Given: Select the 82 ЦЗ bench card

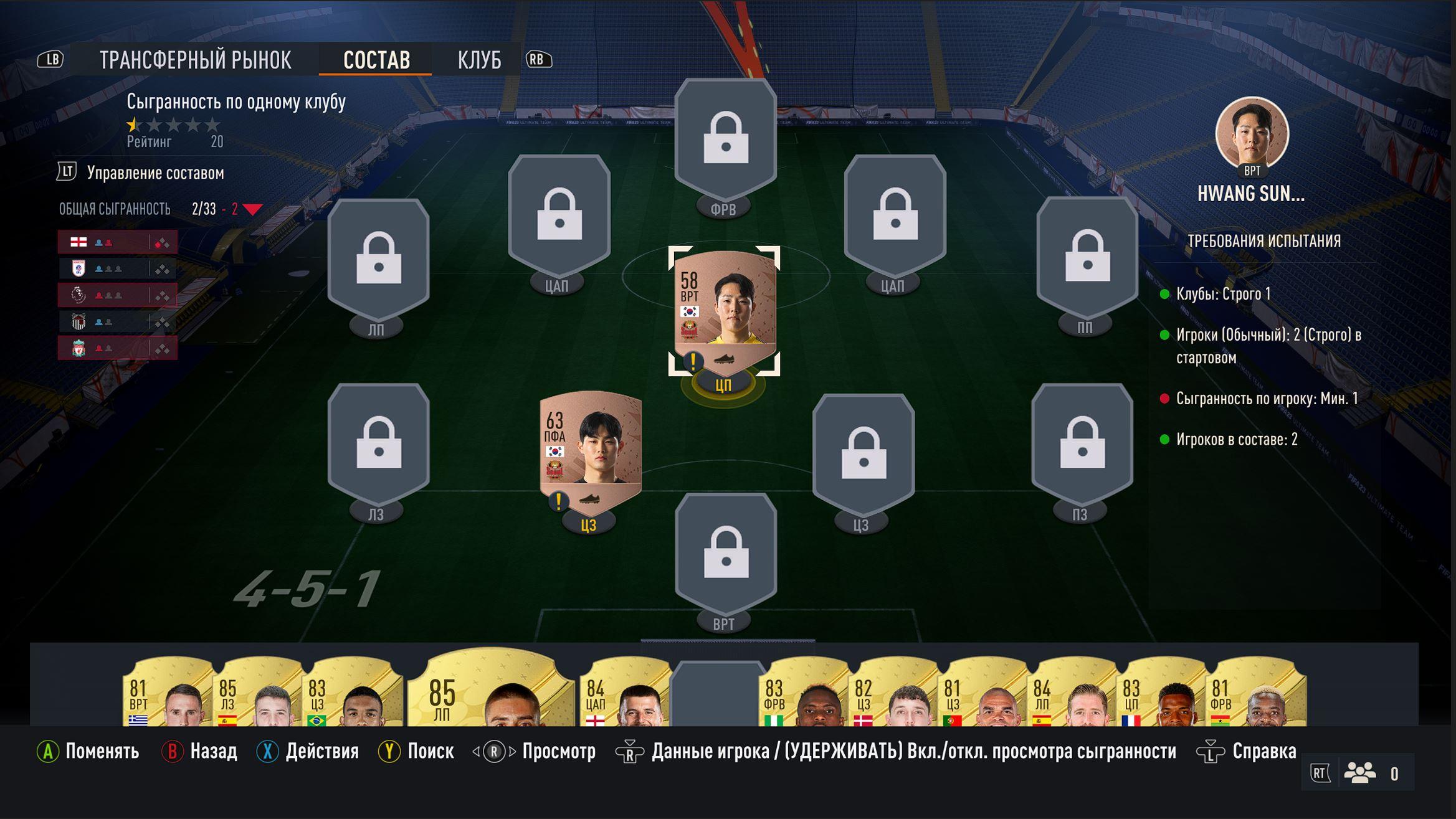Looking at the screenshot, I should 891,694.
